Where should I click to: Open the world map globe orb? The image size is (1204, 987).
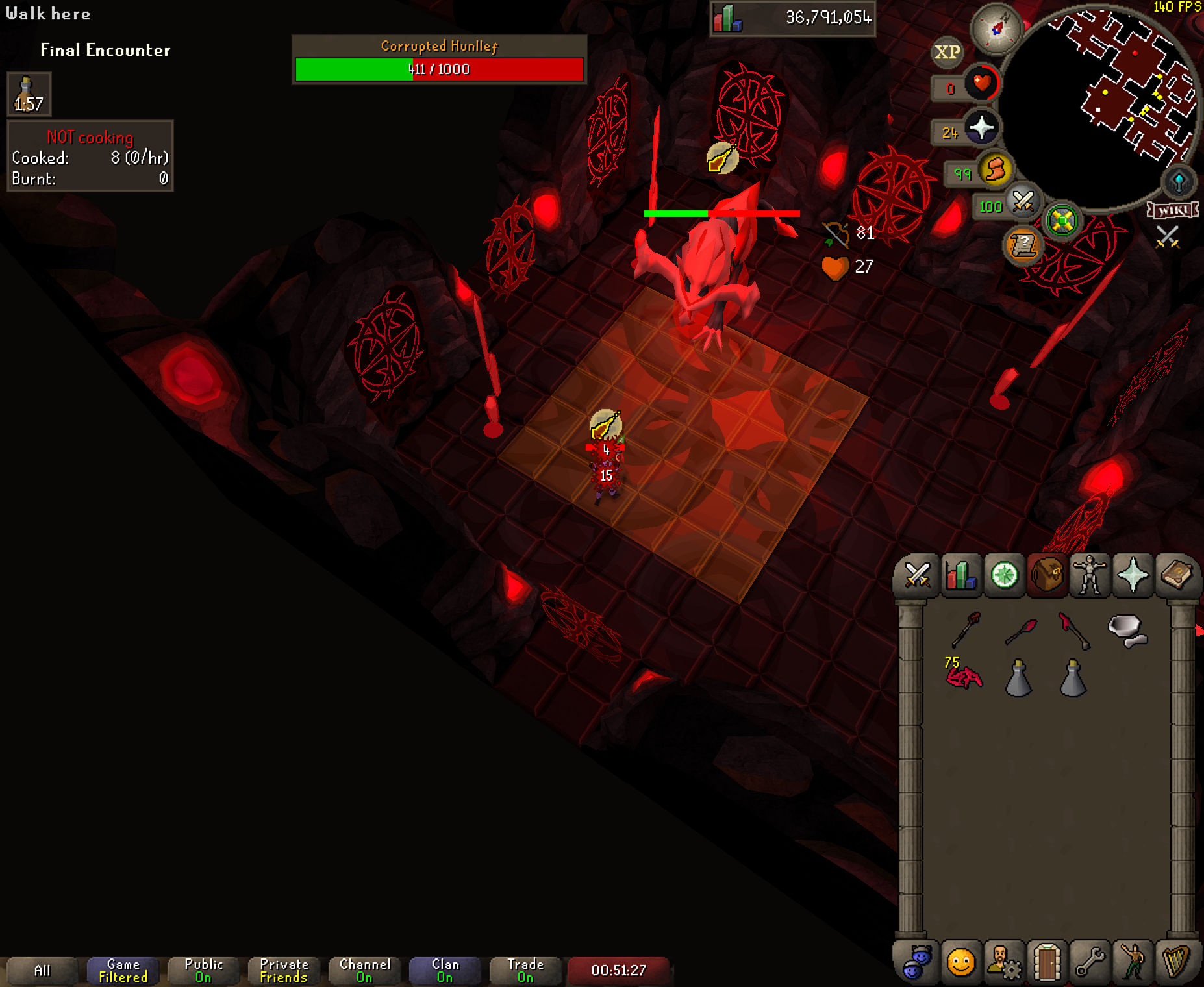[1179, 182]
